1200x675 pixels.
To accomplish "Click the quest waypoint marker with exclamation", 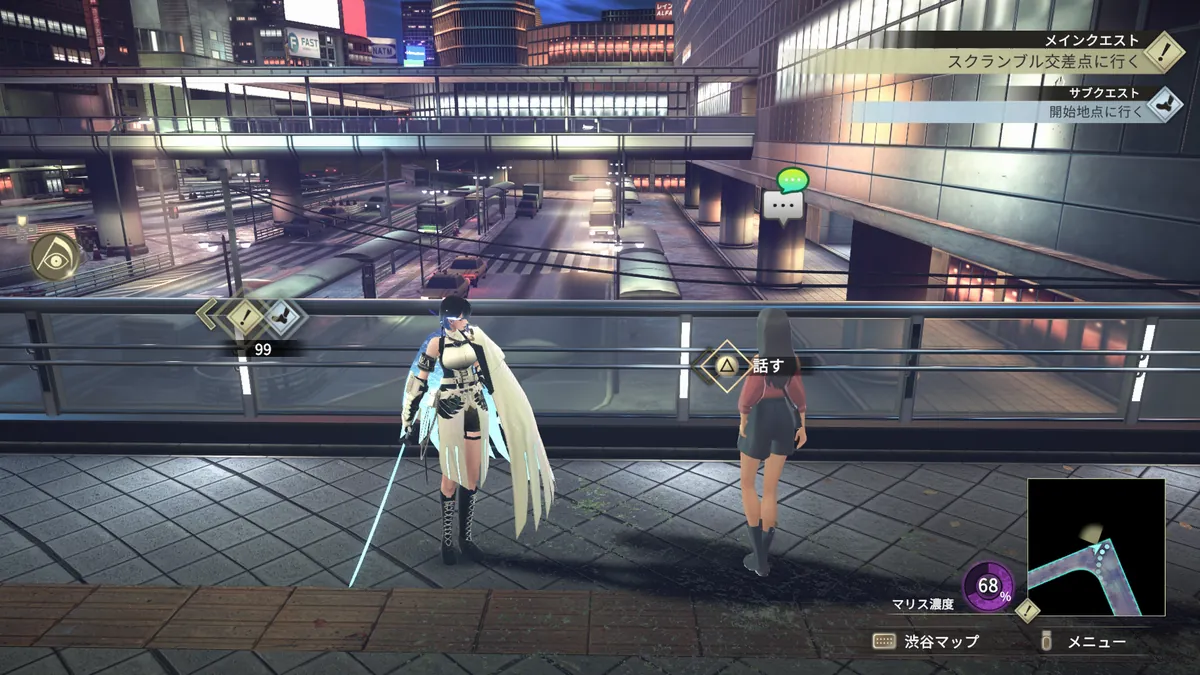I will (x=245, y=317).
